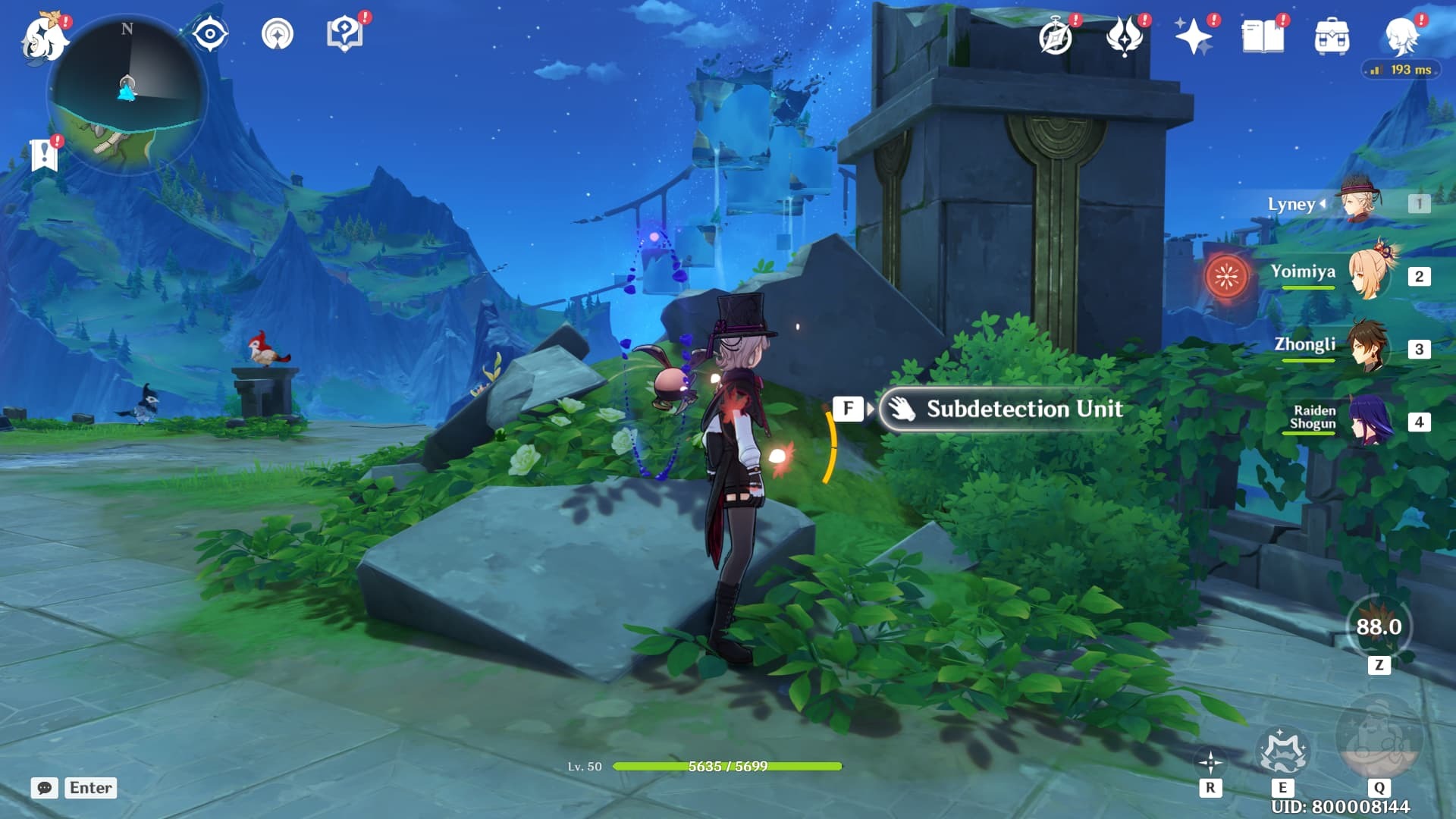Open the battle pass icon

pyautogui.click(x=1124, y=36)
